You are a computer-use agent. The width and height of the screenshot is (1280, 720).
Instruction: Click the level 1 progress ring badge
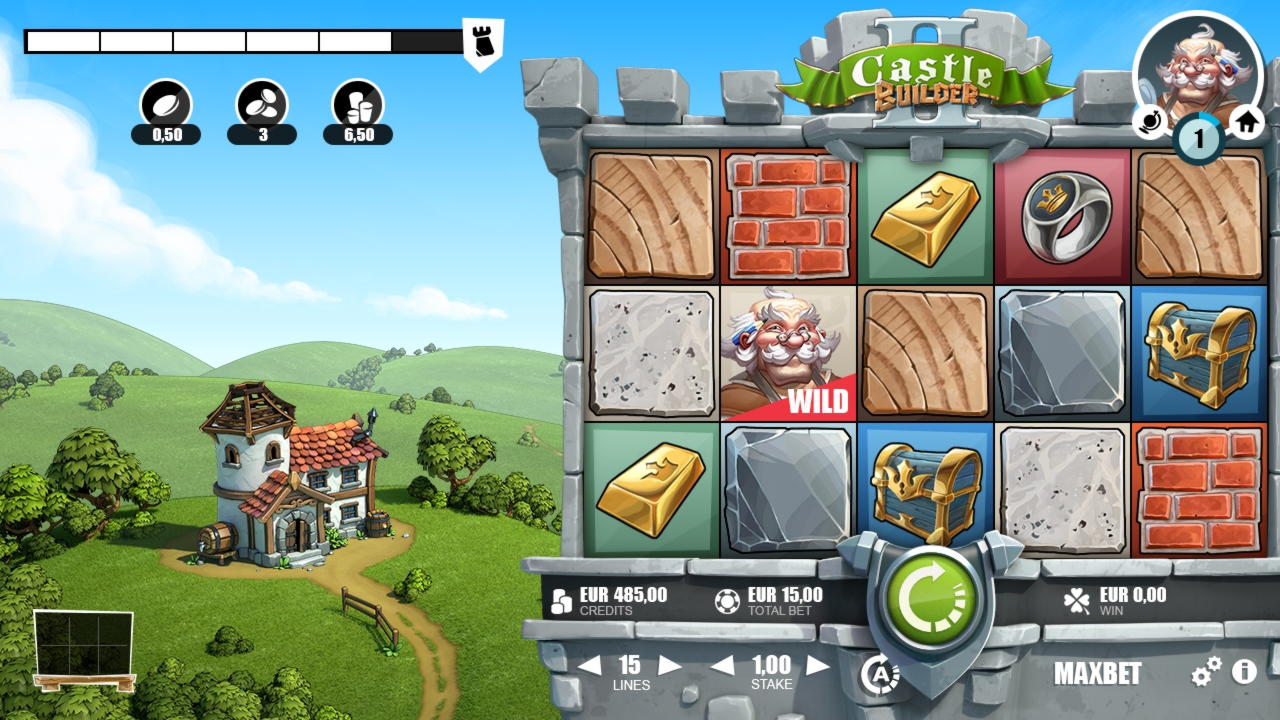click(x=1198, y=138)
